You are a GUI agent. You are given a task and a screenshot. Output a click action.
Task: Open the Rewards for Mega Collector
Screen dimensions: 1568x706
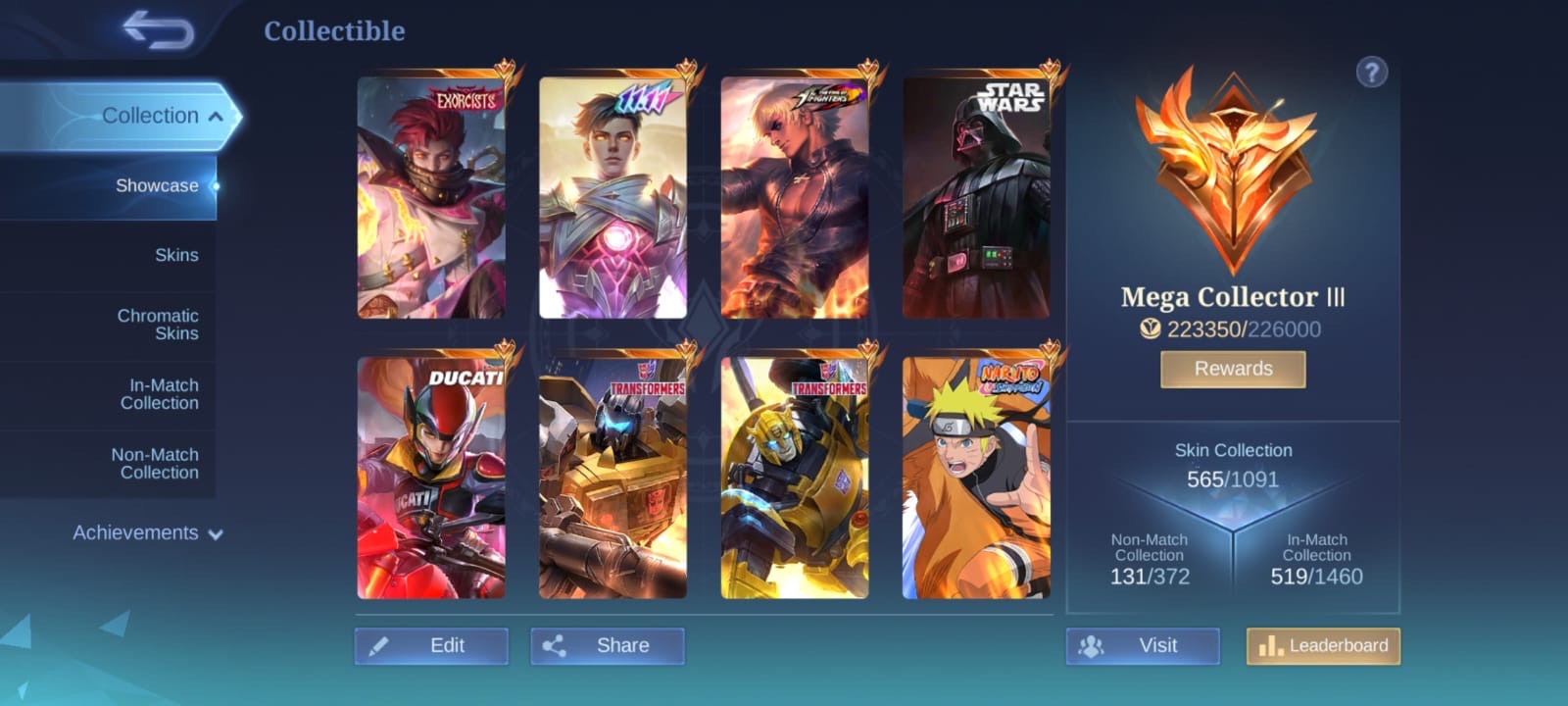[x=1233, y=369]
